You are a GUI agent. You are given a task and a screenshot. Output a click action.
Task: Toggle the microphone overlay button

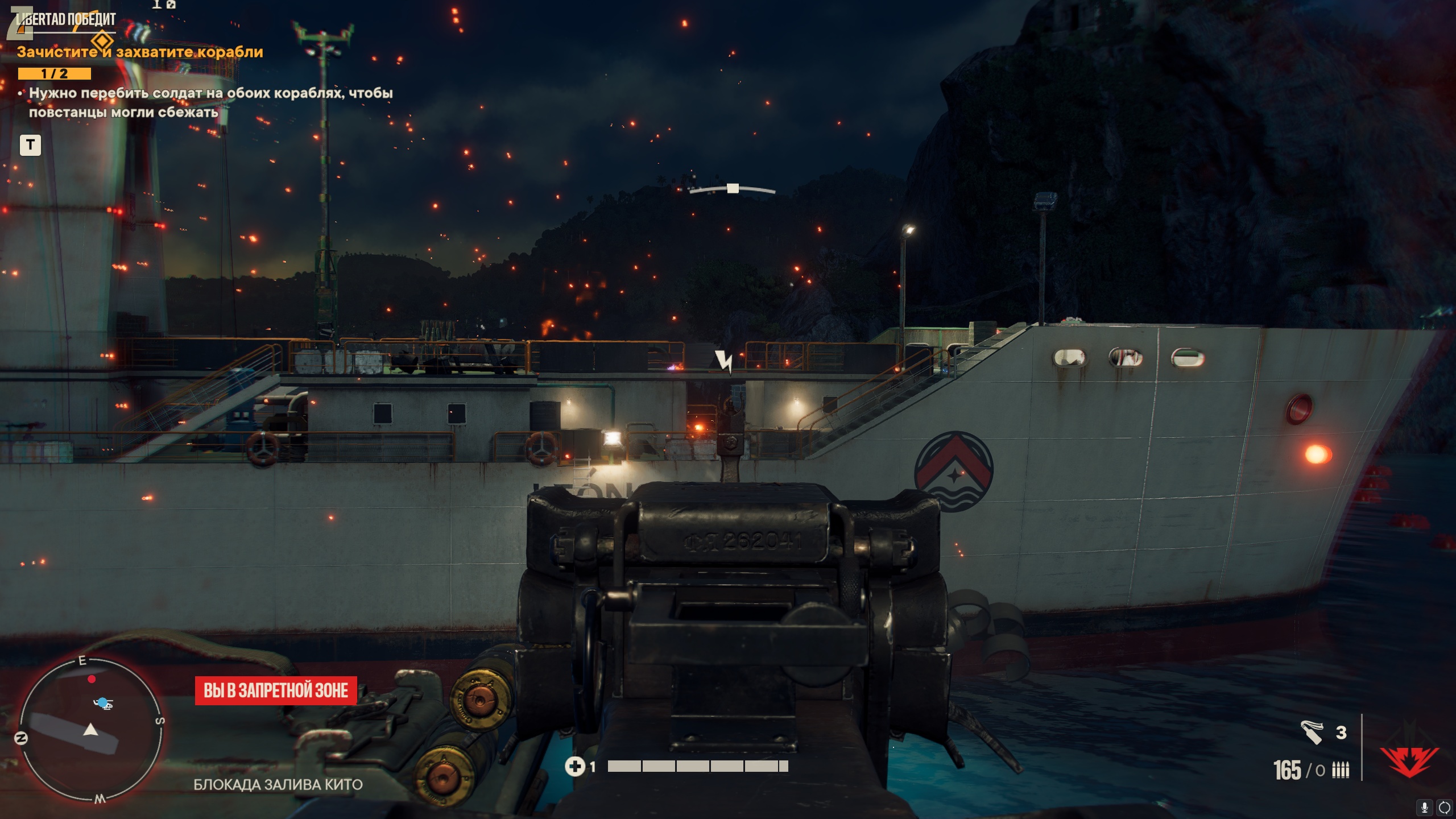point(1424,807)
